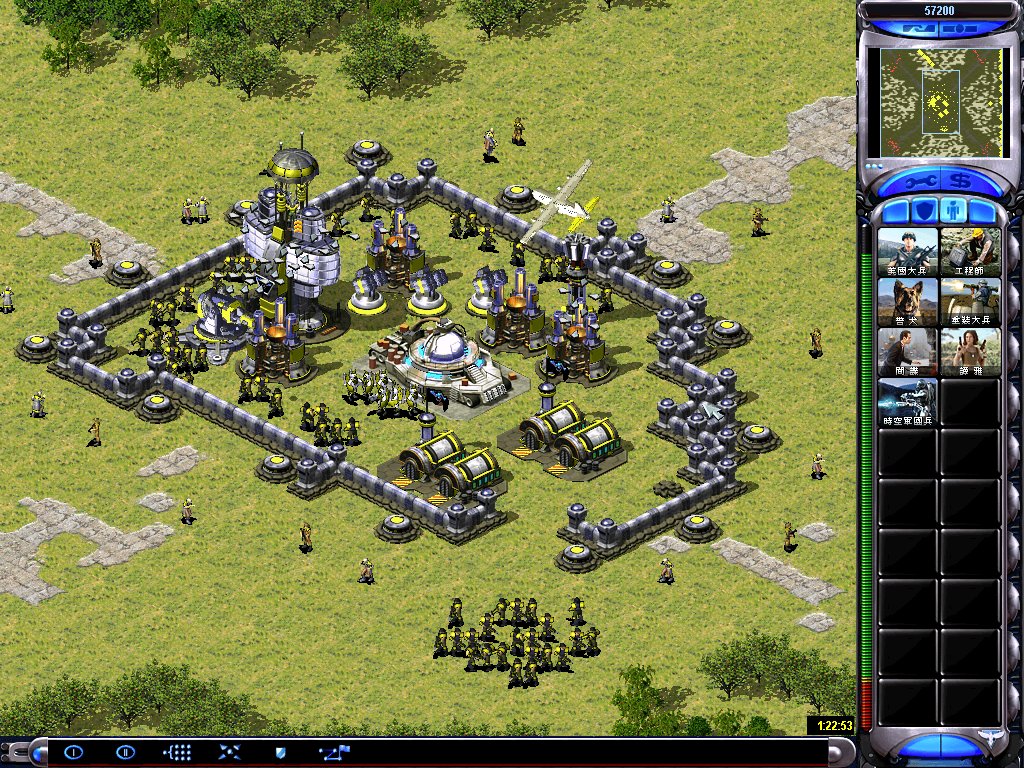The height and width of the screenshot is (768, 1024).
Task: Select the rocketeer unit cameo
Action: pyautogui.click(x=970, y=302)
